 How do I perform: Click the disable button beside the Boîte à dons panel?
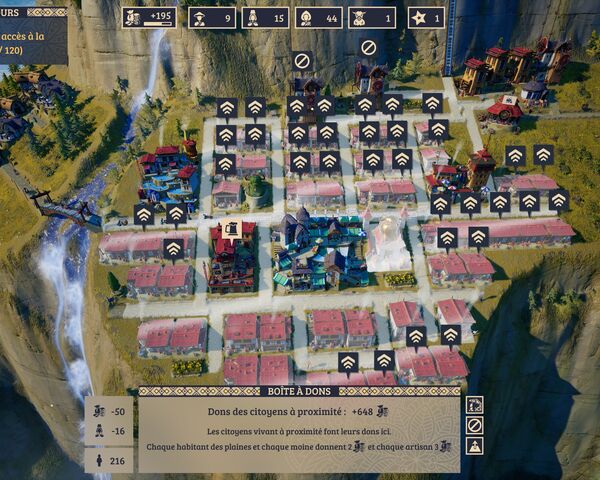pyautogui.click(x=475, y=425)
